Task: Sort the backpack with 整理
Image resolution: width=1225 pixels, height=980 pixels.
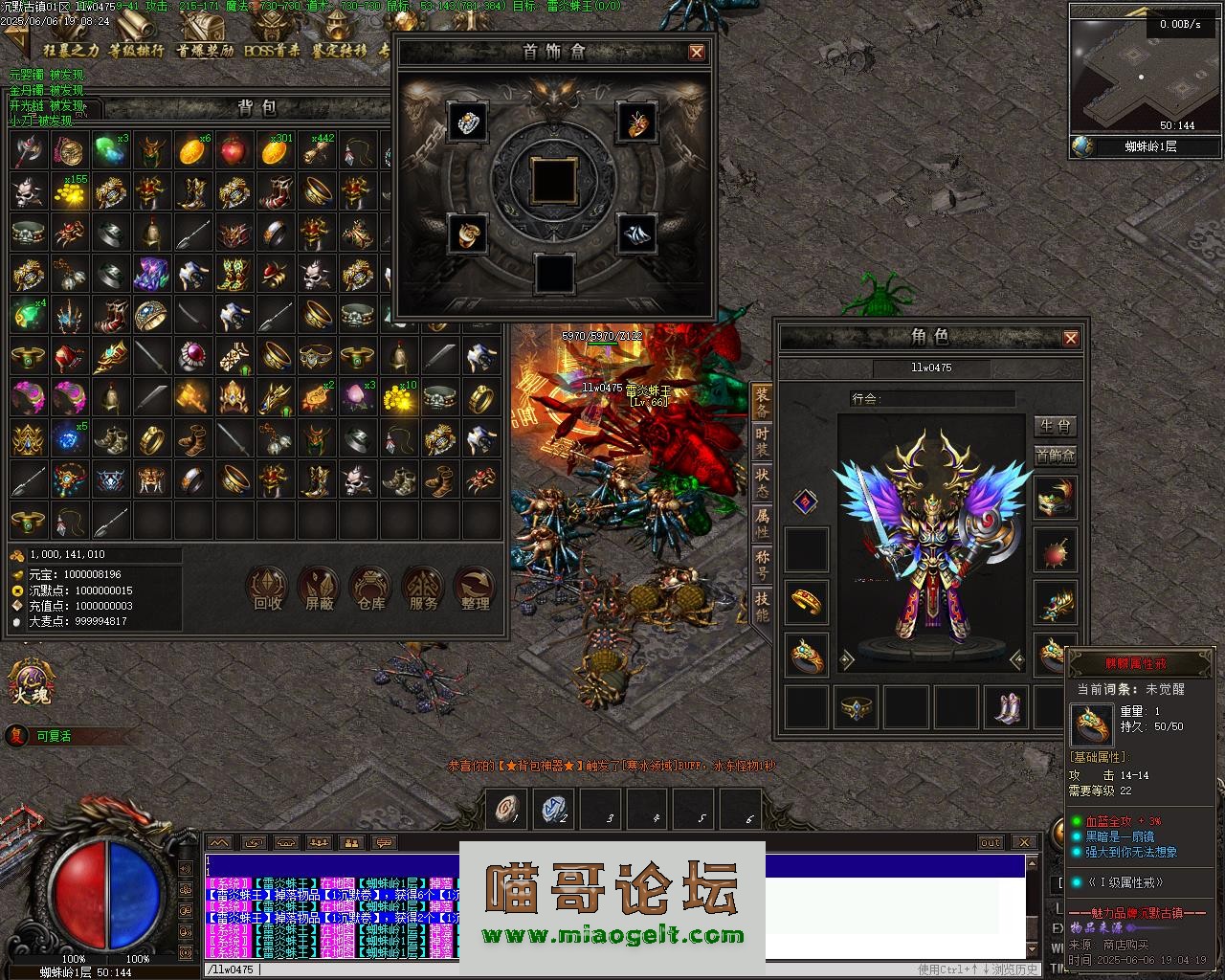Action: (x=475, y=588)
